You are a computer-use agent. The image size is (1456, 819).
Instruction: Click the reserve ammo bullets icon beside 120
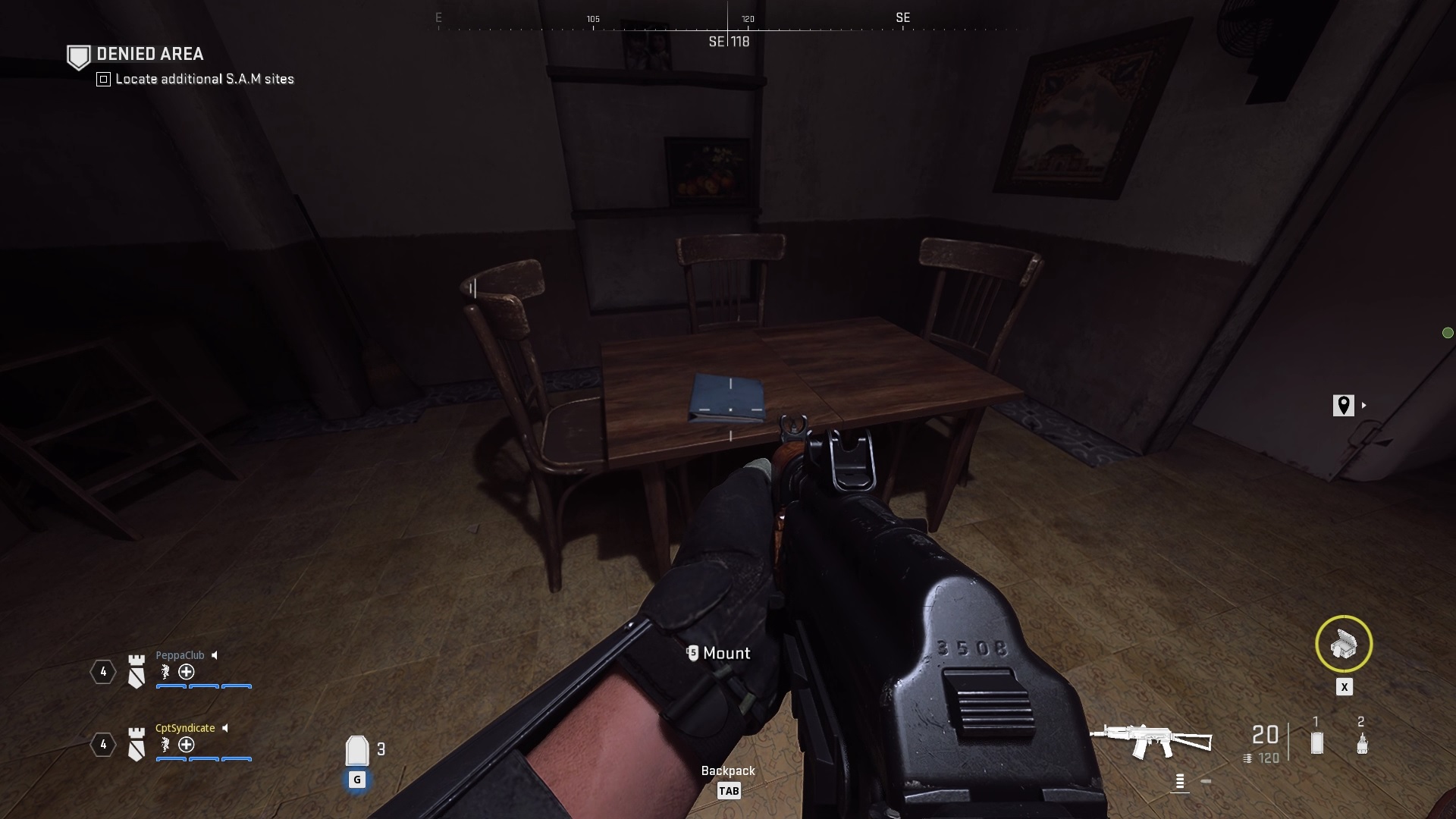(1247, 758)
